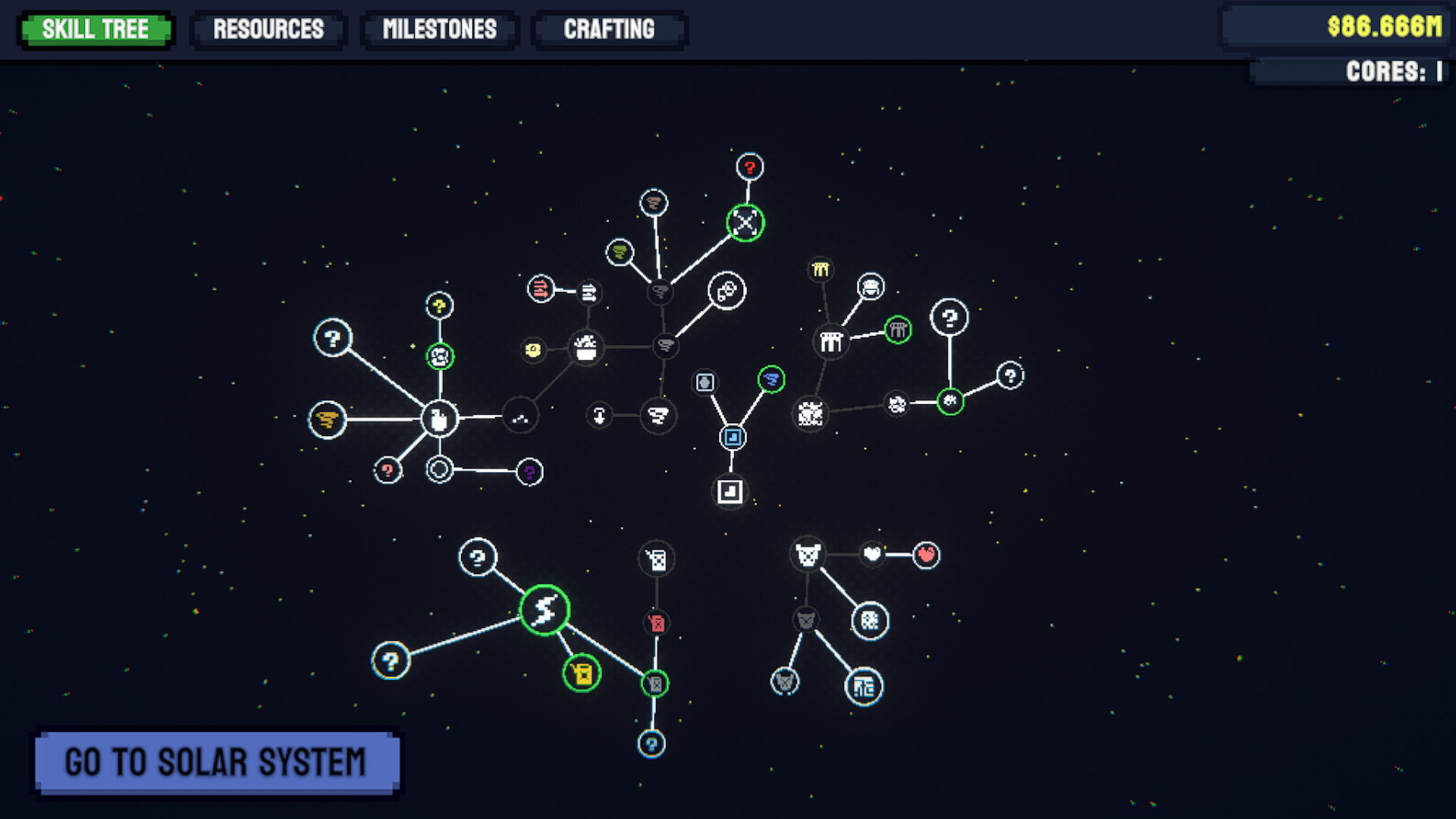Open the red question mark mystery node
This screenshot has width=1456, height=819.
(749, 168)
